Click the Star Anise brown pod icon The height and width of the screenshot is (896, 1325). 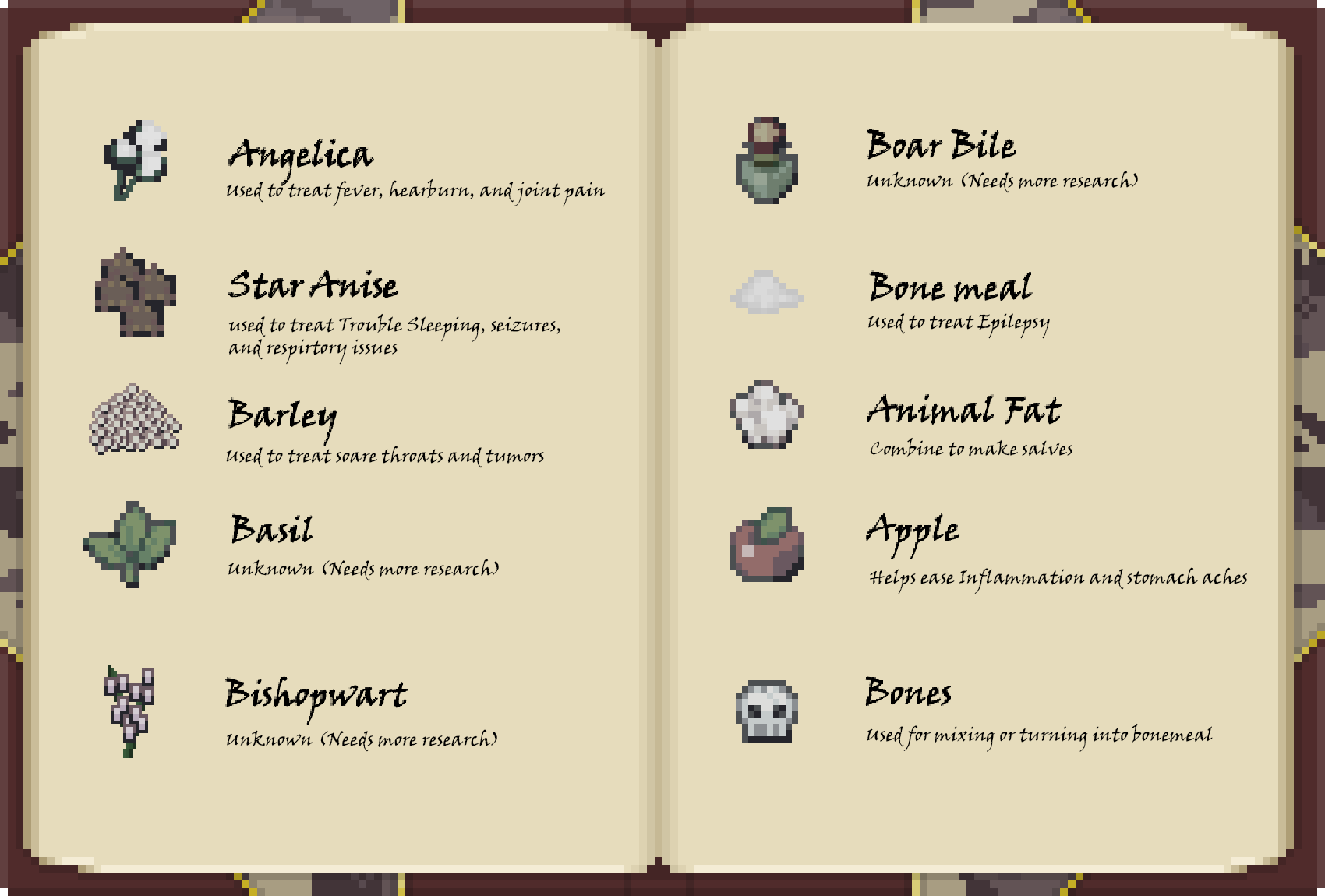point(136,293)
